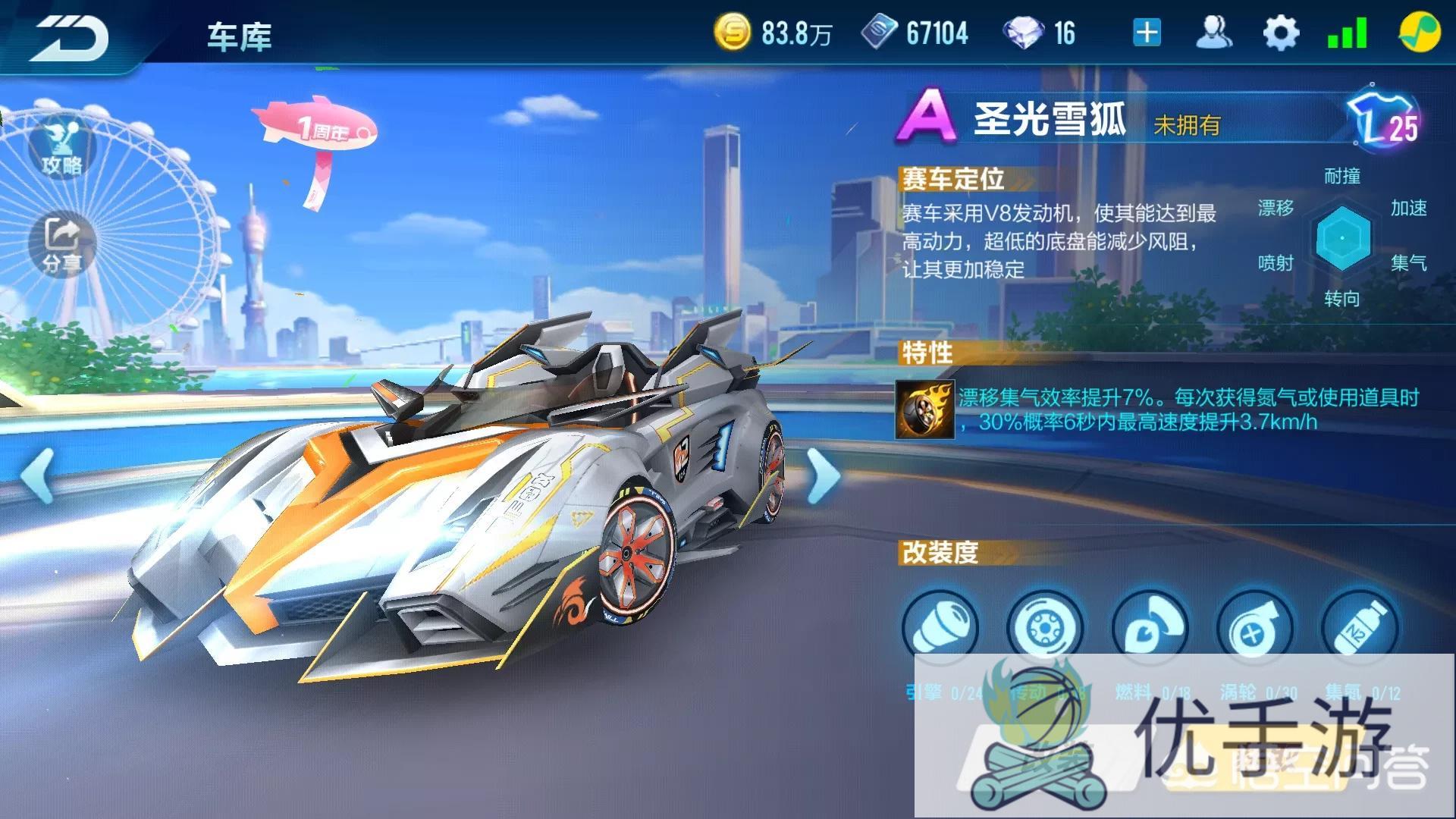Image resolution: width=1456 pixels, height=819 pixels.
Task: Select the 集氮 nitrogen bottle upgrade icon
Action: pyautogui.click(x=1359, y=628)
